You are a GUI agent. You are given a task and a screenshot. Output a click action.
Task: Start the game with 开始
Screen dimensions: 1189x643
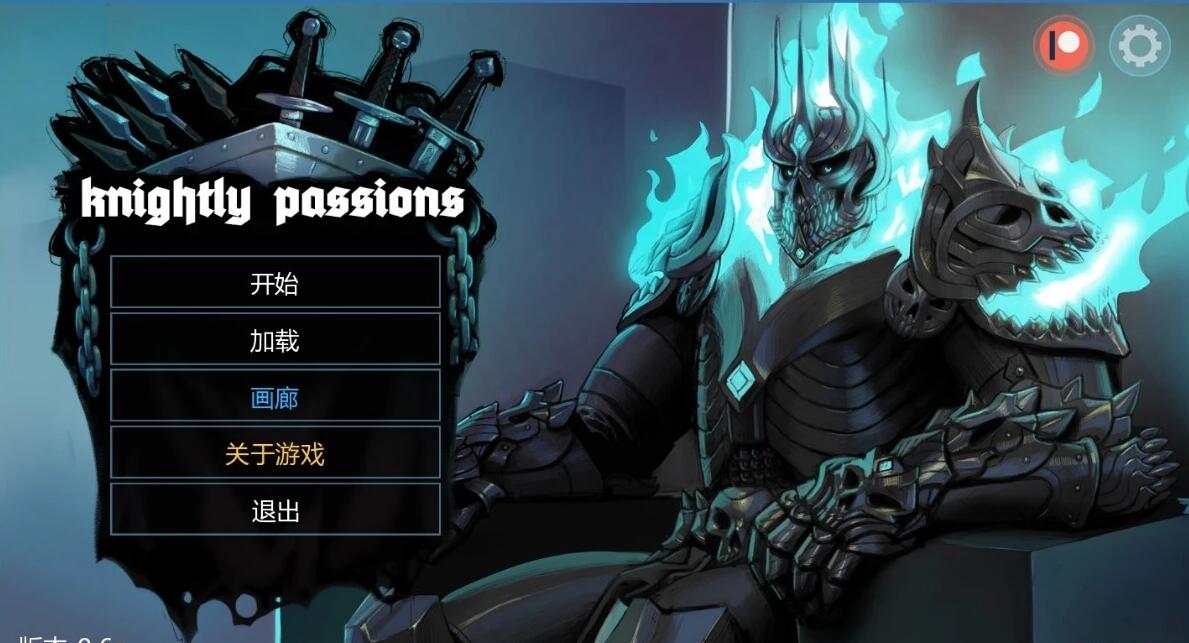pyautogui.click(x=275, y=283)
